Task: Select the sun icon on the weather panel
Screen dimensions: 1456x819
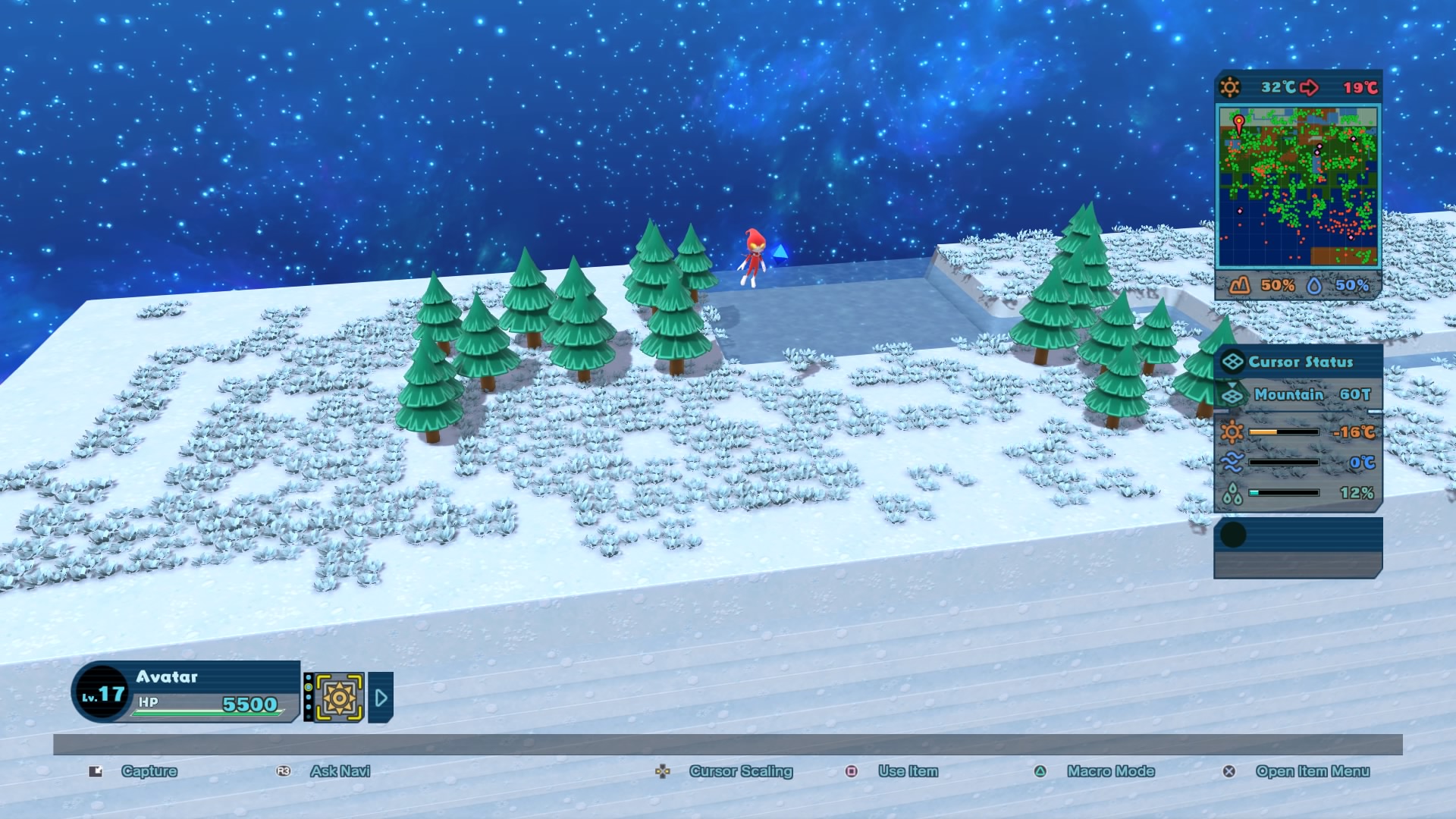Action: click(1230, 86)
